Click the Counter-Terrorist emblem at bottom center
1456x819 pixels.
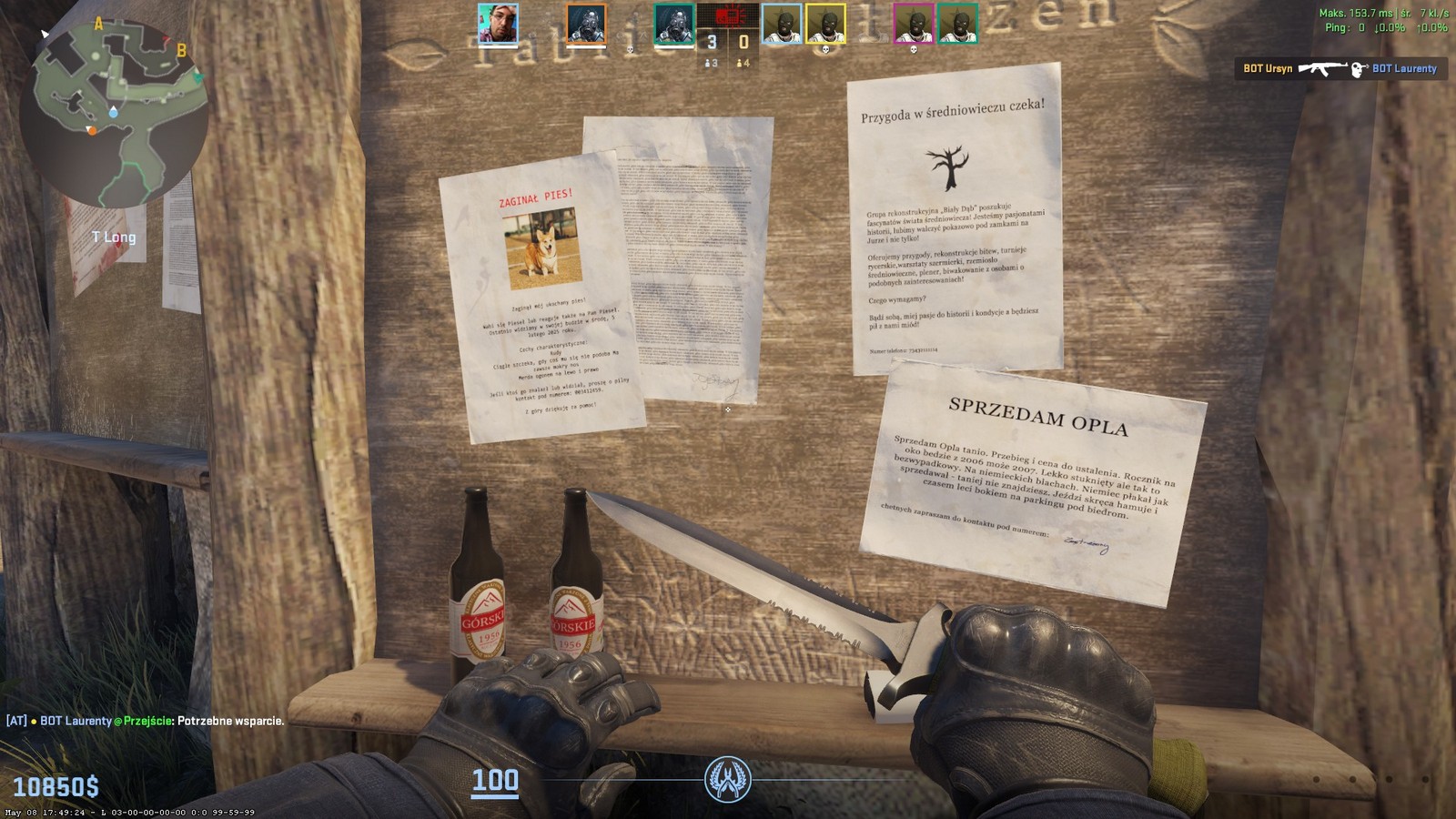tap(727, 780)
